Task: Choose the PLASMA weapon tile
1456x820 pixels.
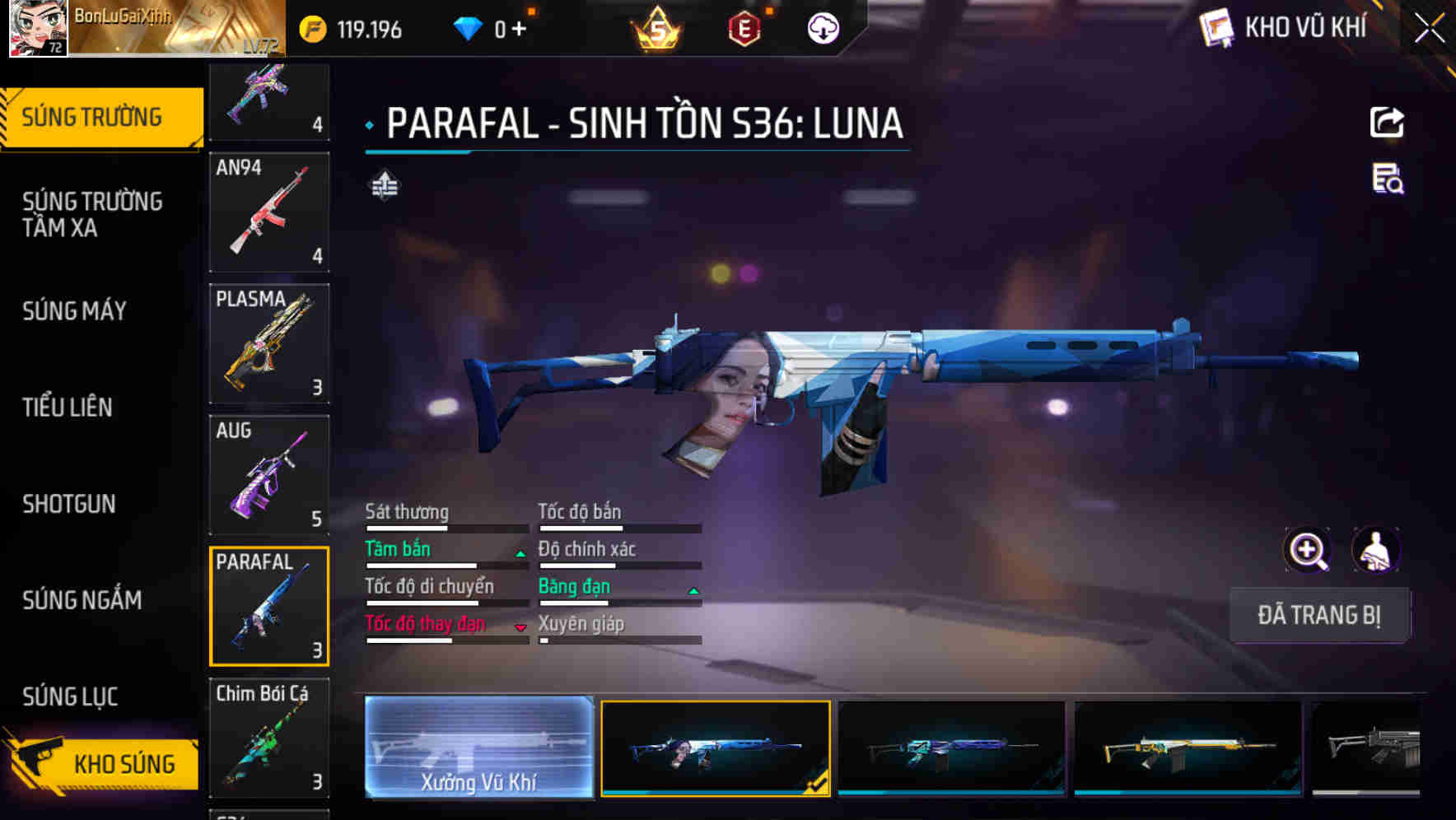Action: [269, 343]
